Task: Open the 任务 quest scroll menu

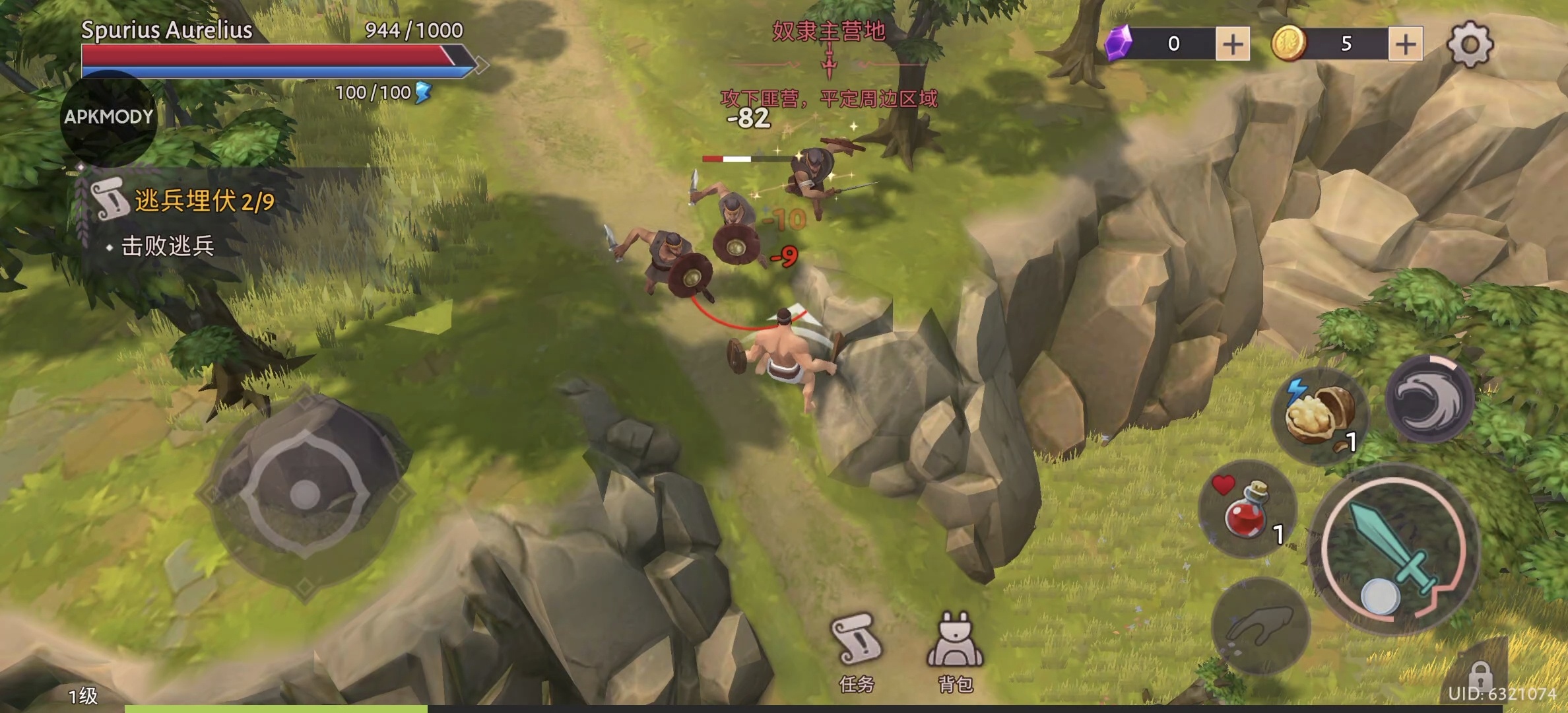Action: coord(857,650)
